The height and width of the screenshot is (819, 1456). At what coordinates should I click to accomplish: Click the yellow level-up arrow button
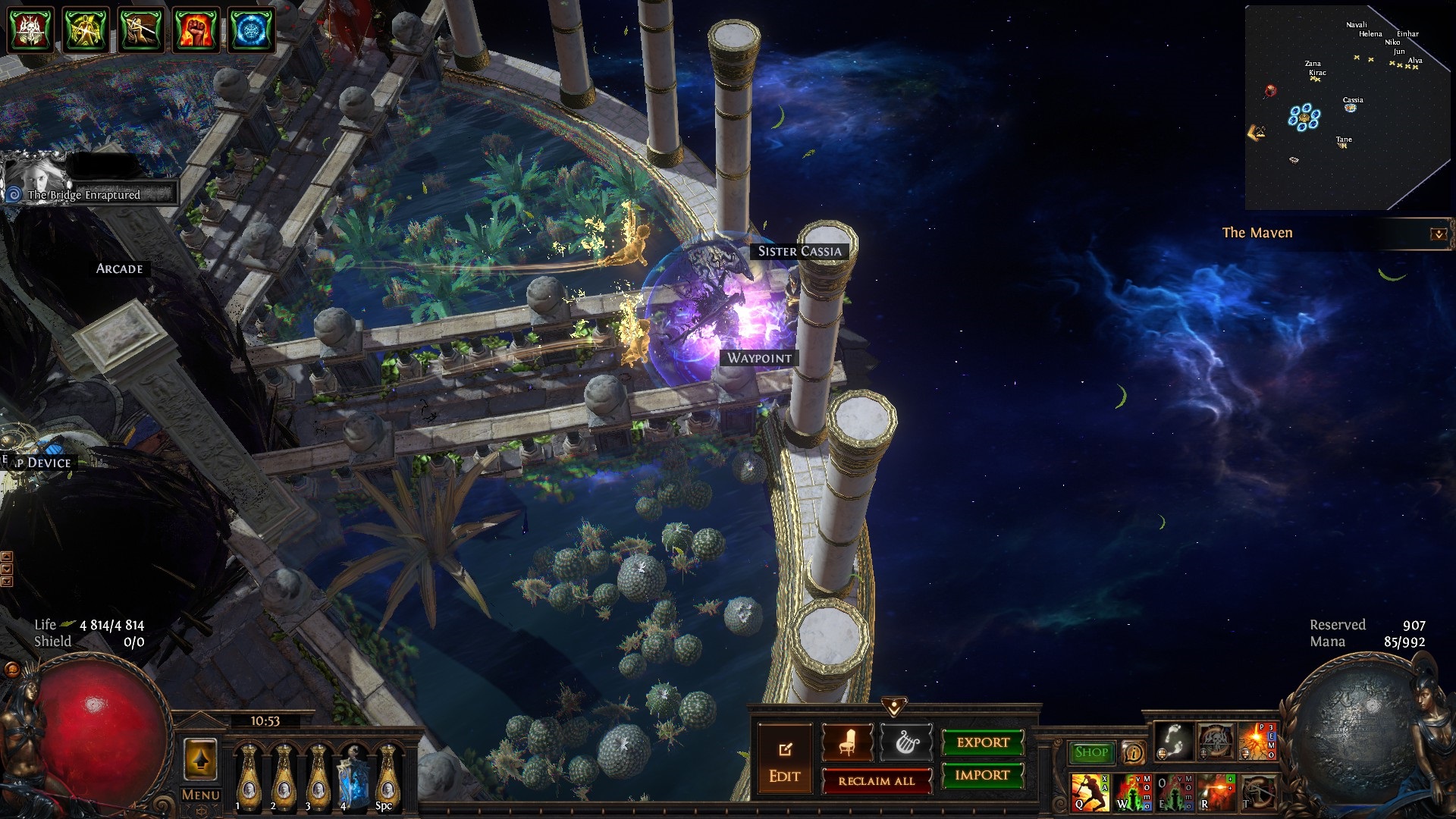201,760
